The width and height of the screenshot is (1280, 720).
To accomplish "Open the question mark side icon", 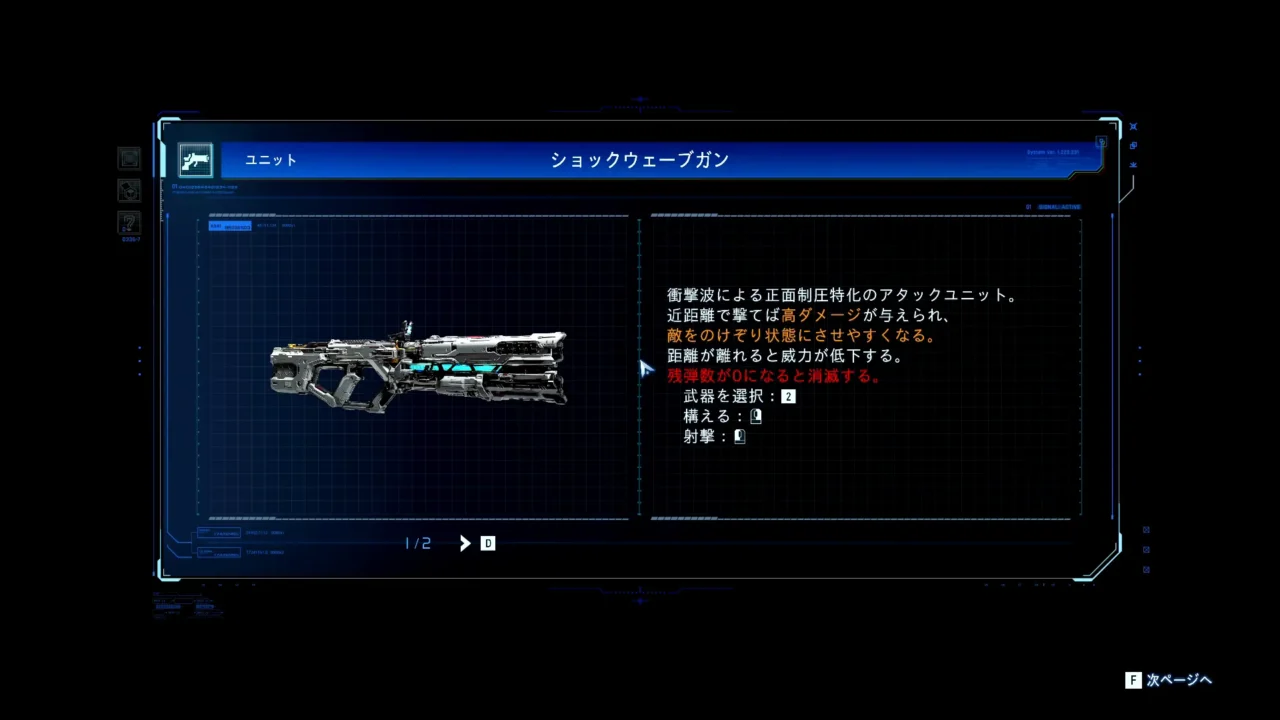I will [x=129, y=222].
